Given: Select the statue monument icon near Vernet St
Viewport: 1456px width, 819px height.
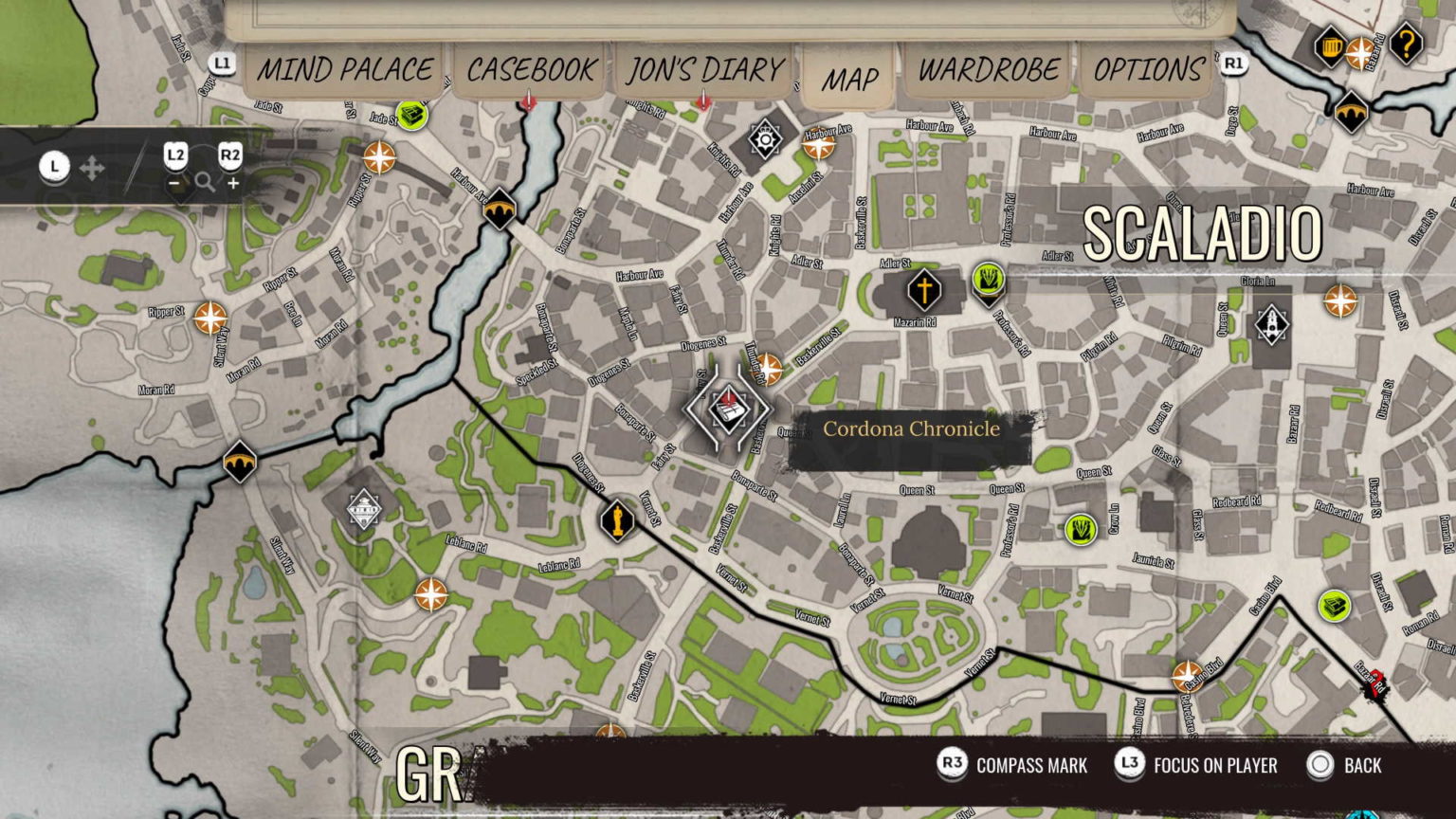Looking at the screenshot, I should (x=616, y=520).
